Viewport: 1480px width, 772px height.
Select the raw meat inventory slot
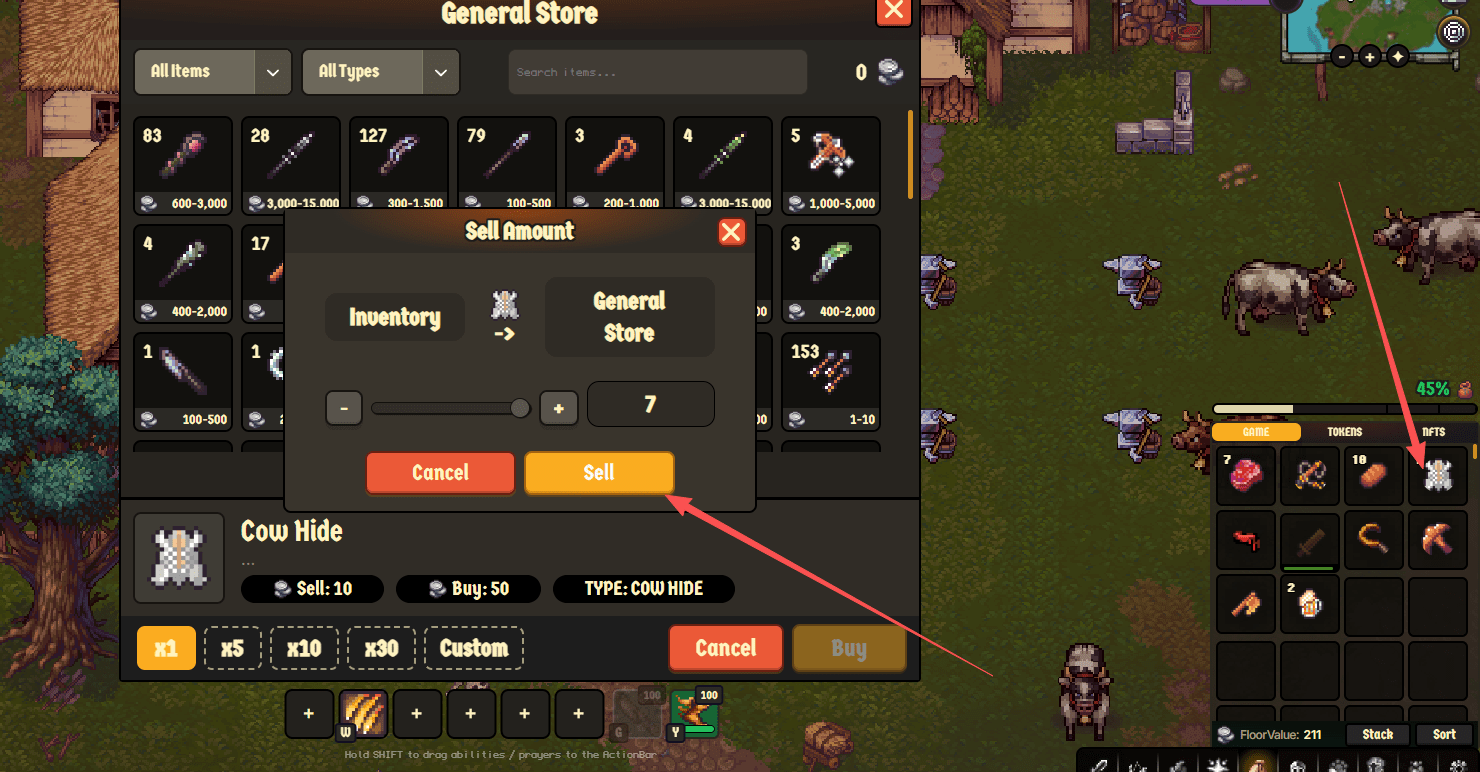[1246, 476]
